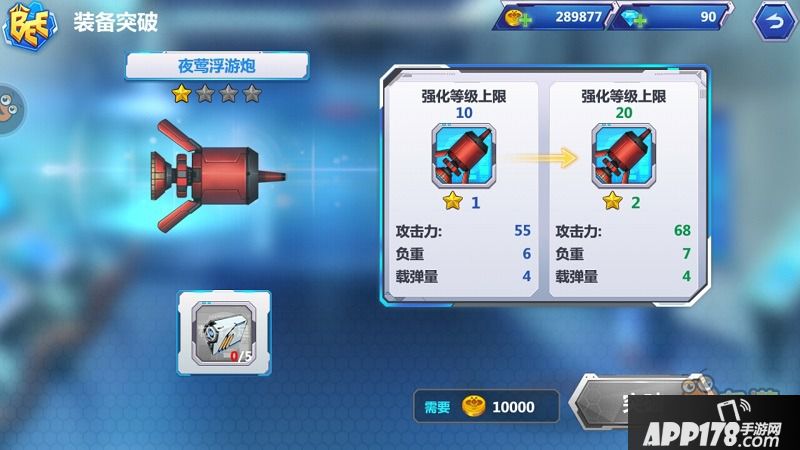800x450 pixels.
Task: Open the mascot icon at the screen's left edge
Action: click(11, 106)
